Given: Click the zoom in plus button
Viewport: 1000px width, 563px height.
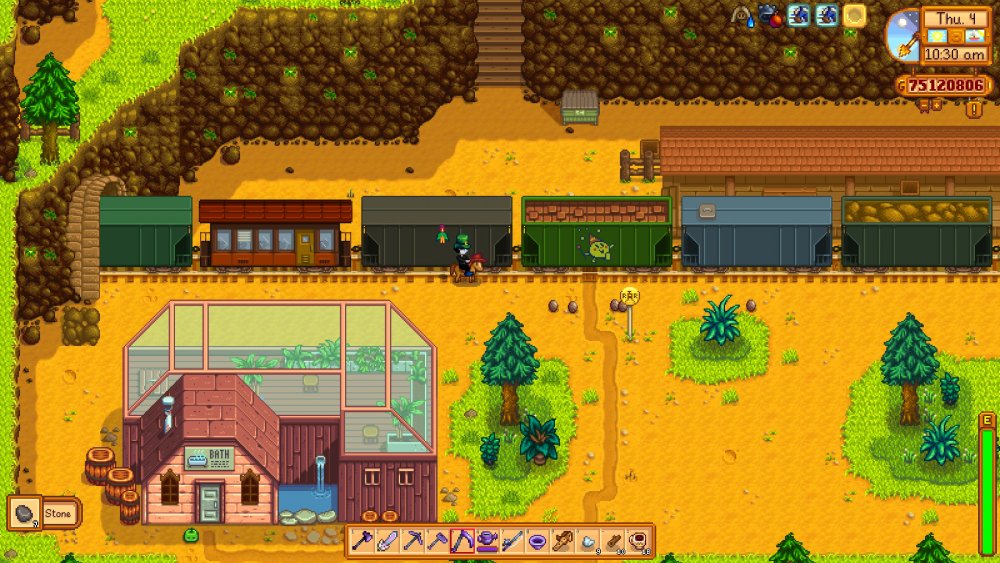Looking at the screenshot, I should tap(938, 104).
